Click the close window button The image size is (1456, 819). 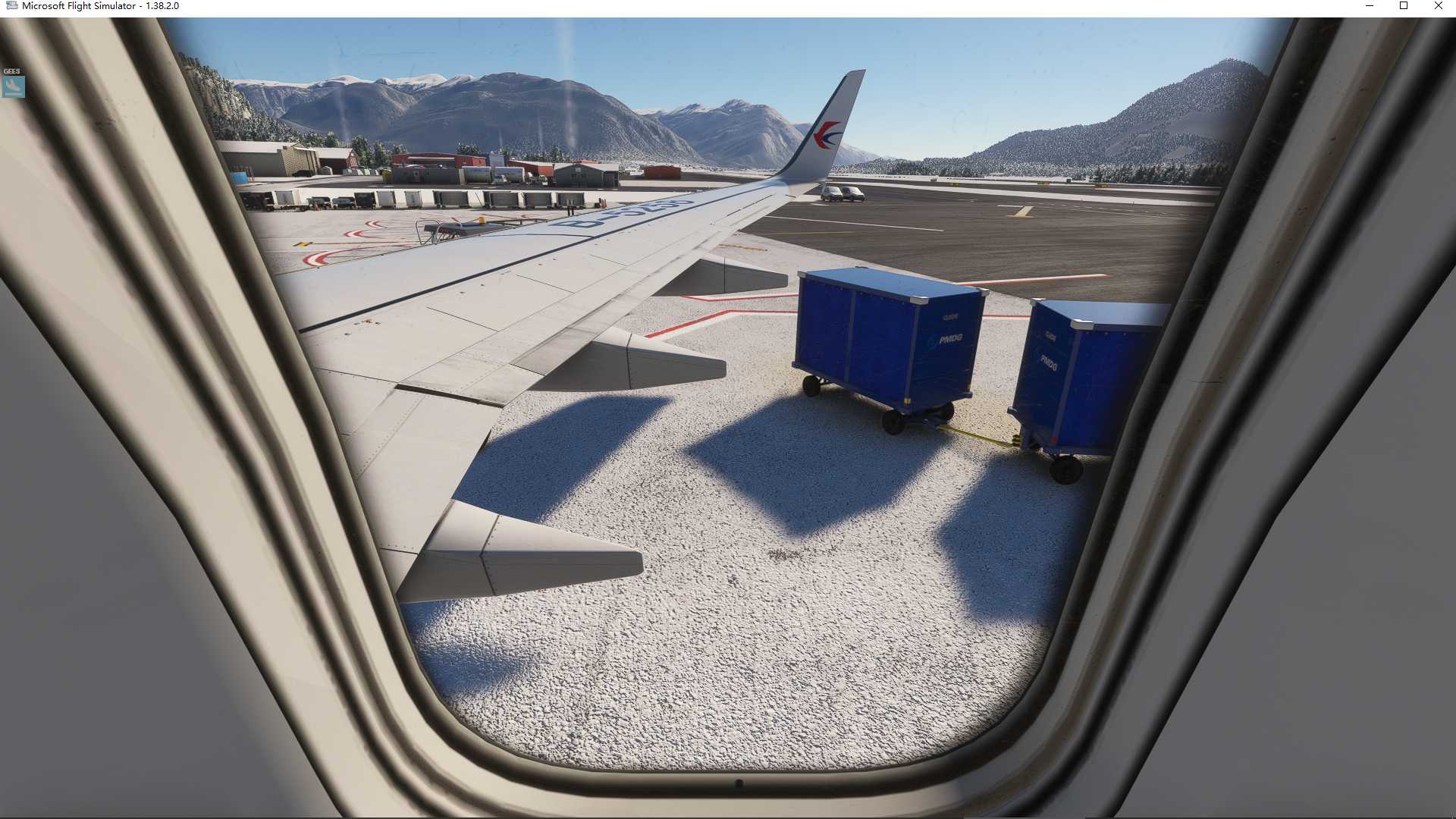[x=1438, y=6]
